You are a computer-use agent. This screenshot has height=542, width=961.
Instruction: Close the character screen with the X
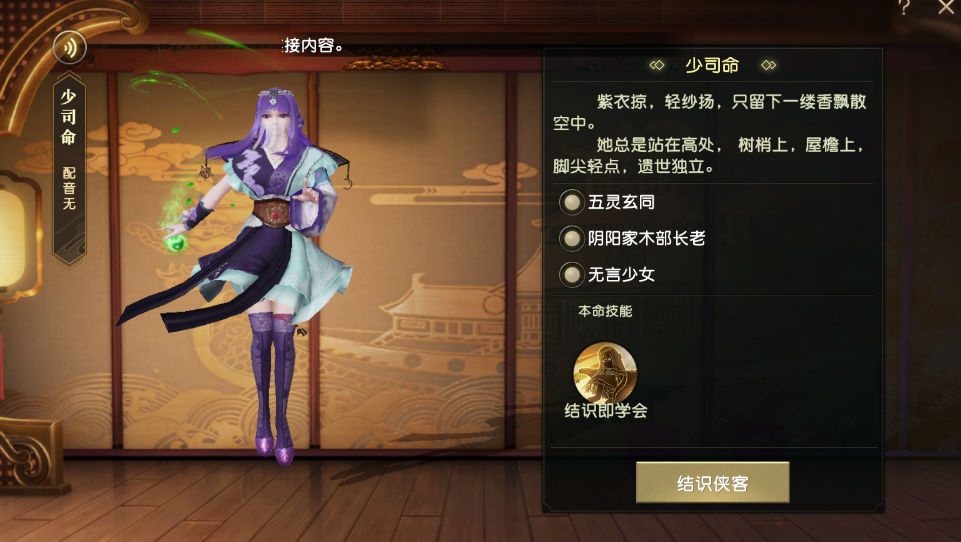point(946,8)
